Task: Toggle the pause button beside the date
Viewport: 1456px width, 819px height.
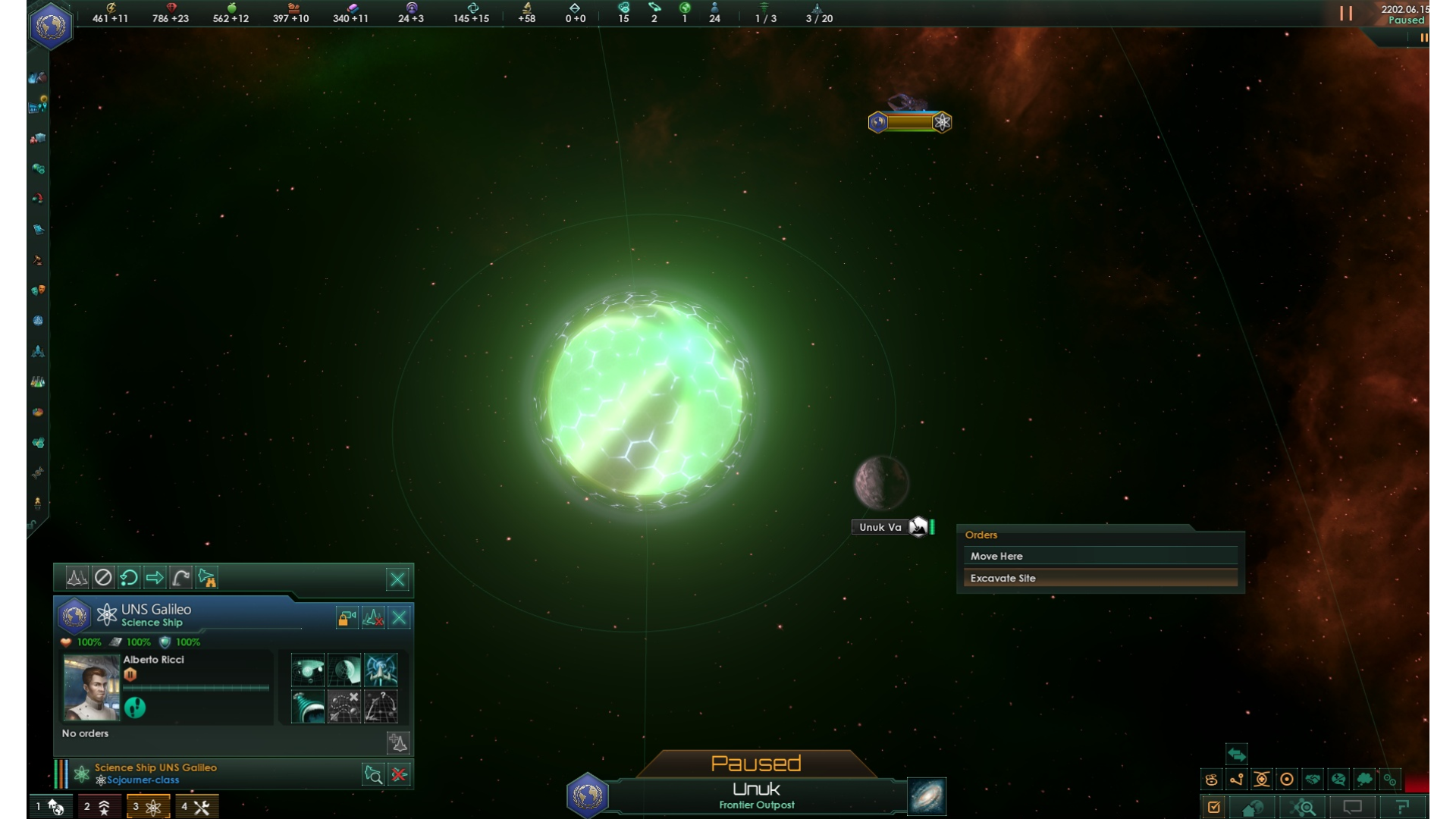Action: pos(1346,14)
